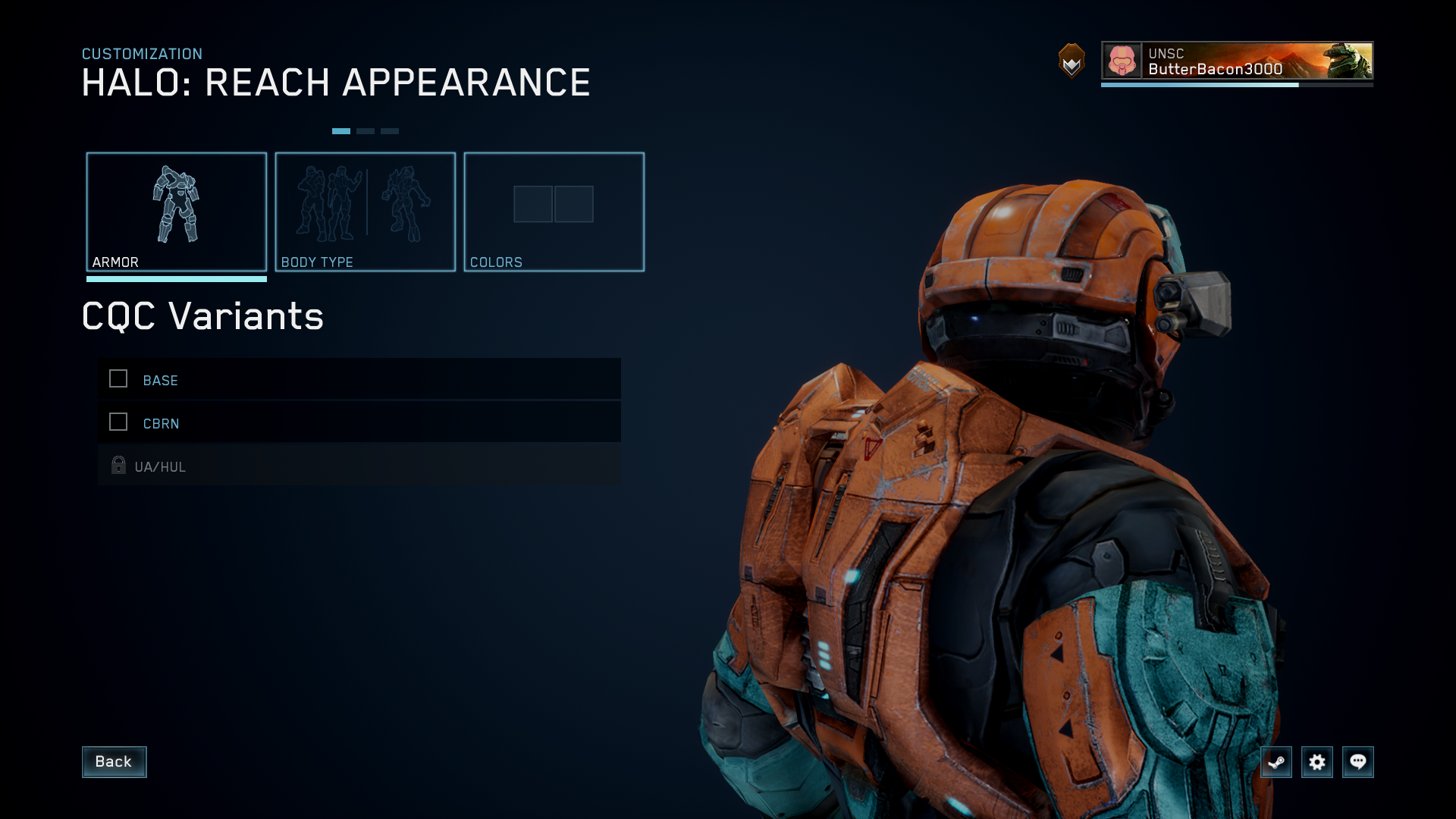The height and width of the screenshot is (819, 1456).
Task: Click the lock icon on UA/HUL variant
Action: pyautogui.click(x=118, y=465)
